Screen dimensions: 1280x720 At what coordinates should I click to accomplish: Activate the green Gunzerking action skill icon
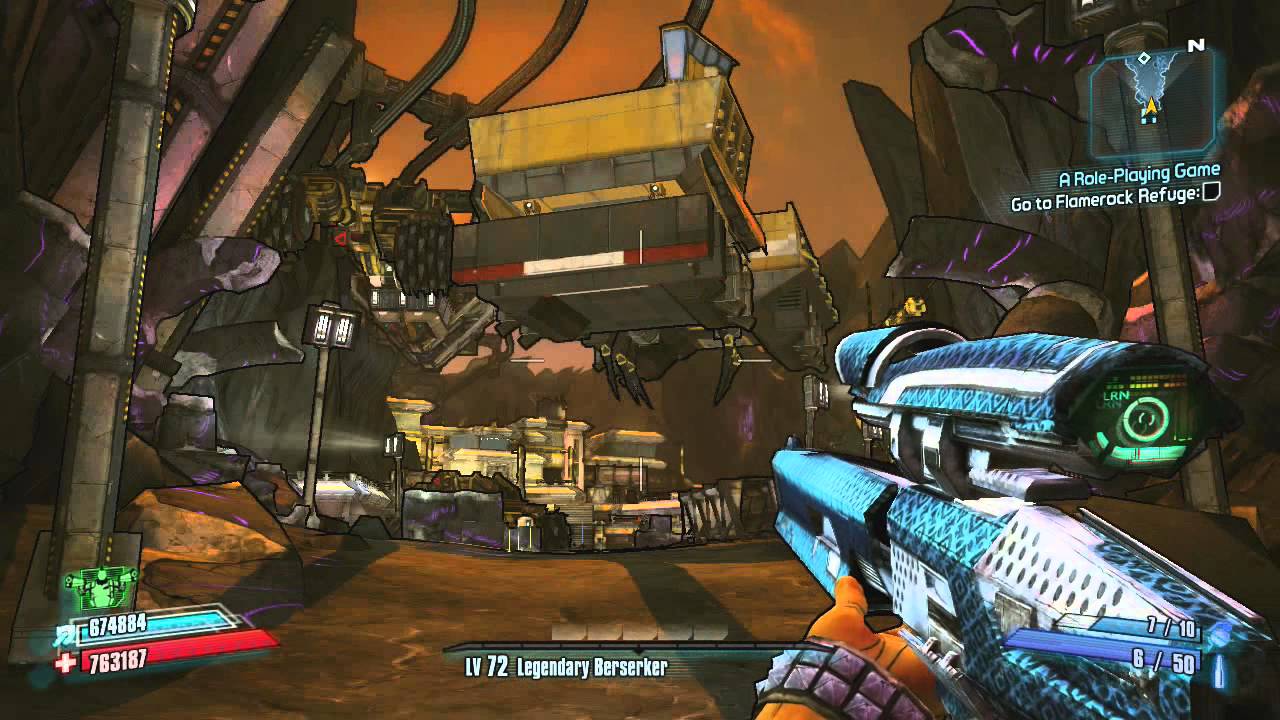[99, 588]
